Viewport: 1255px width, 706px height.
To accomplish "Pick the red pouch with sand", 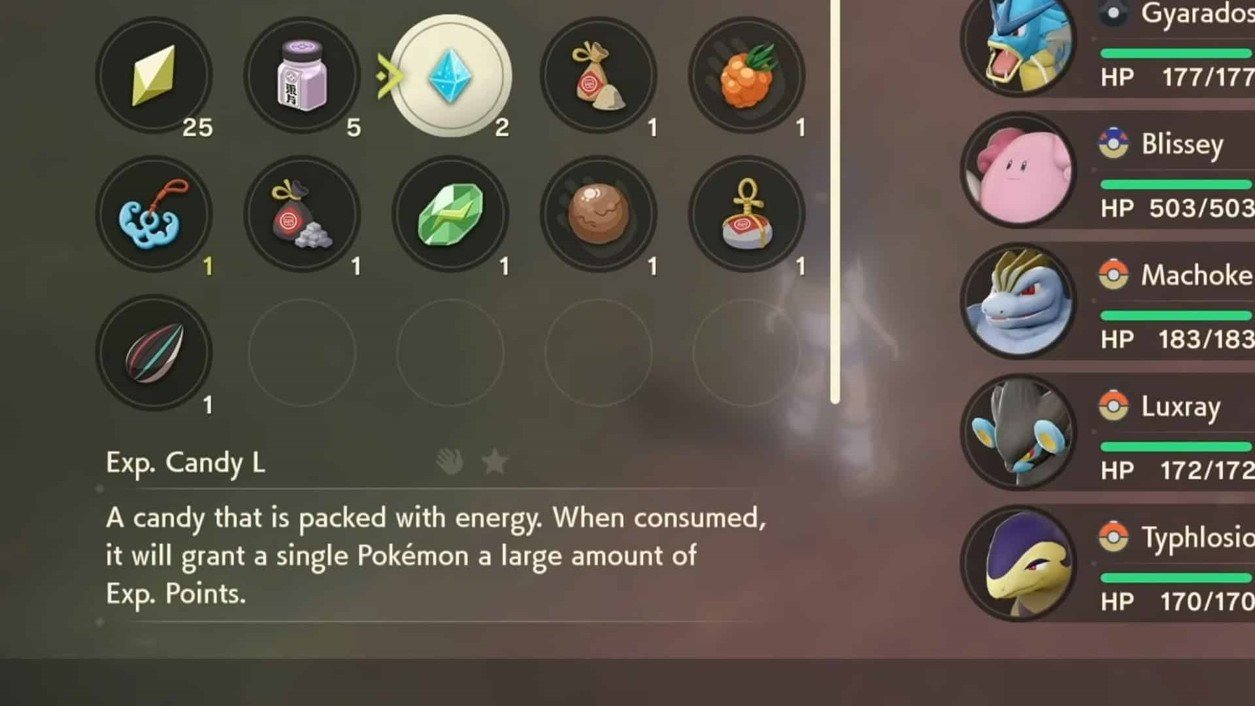I will pos(598,76).
